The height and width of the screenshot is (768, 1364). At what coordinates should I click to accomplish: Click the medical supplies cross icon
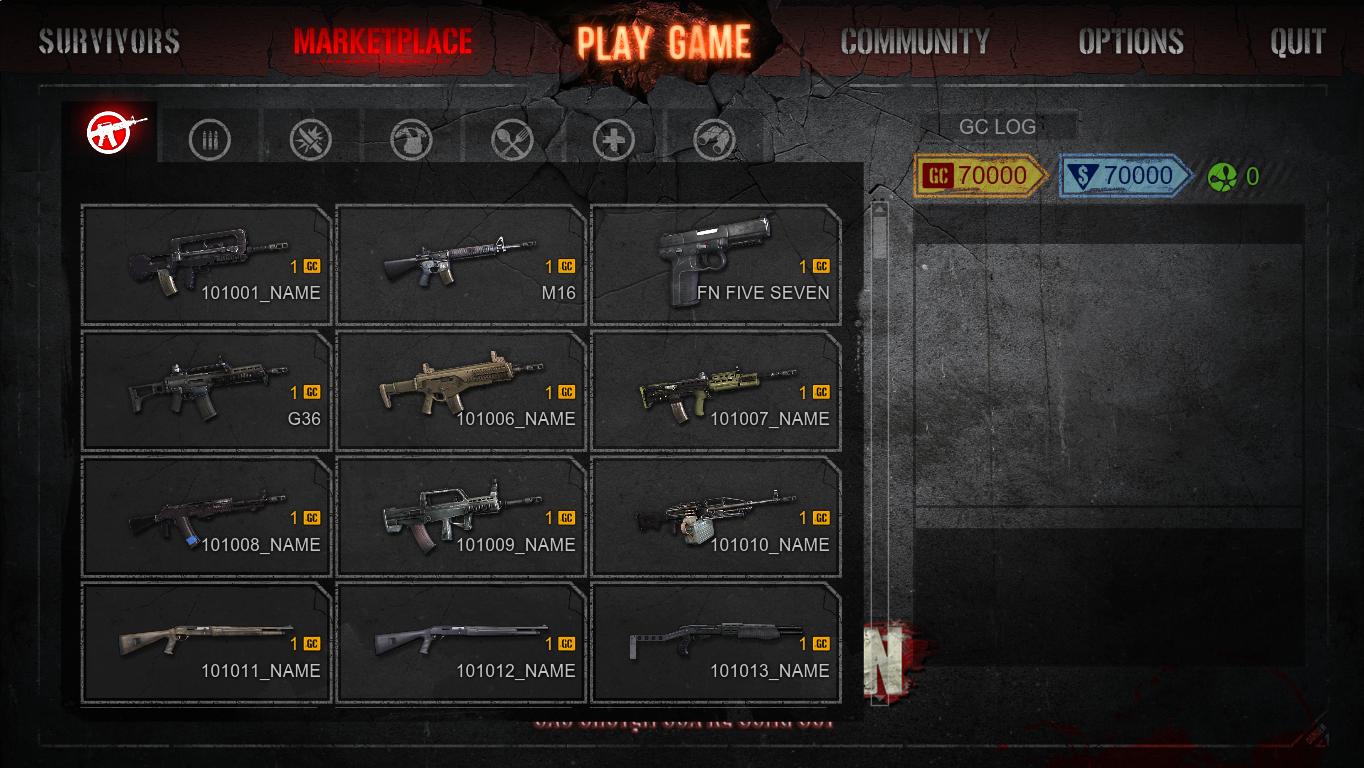tap(613, 138)
